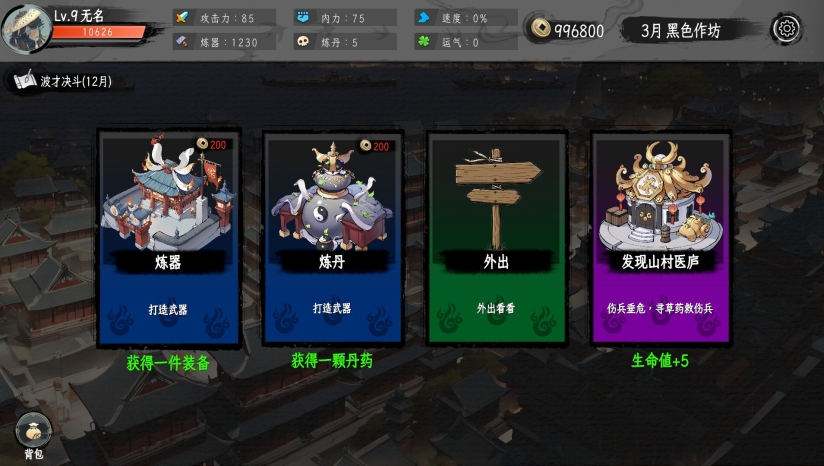Choose the 炼器 forging card
The height and width of the screenshot is (466, 824).
tap(168, 238)
